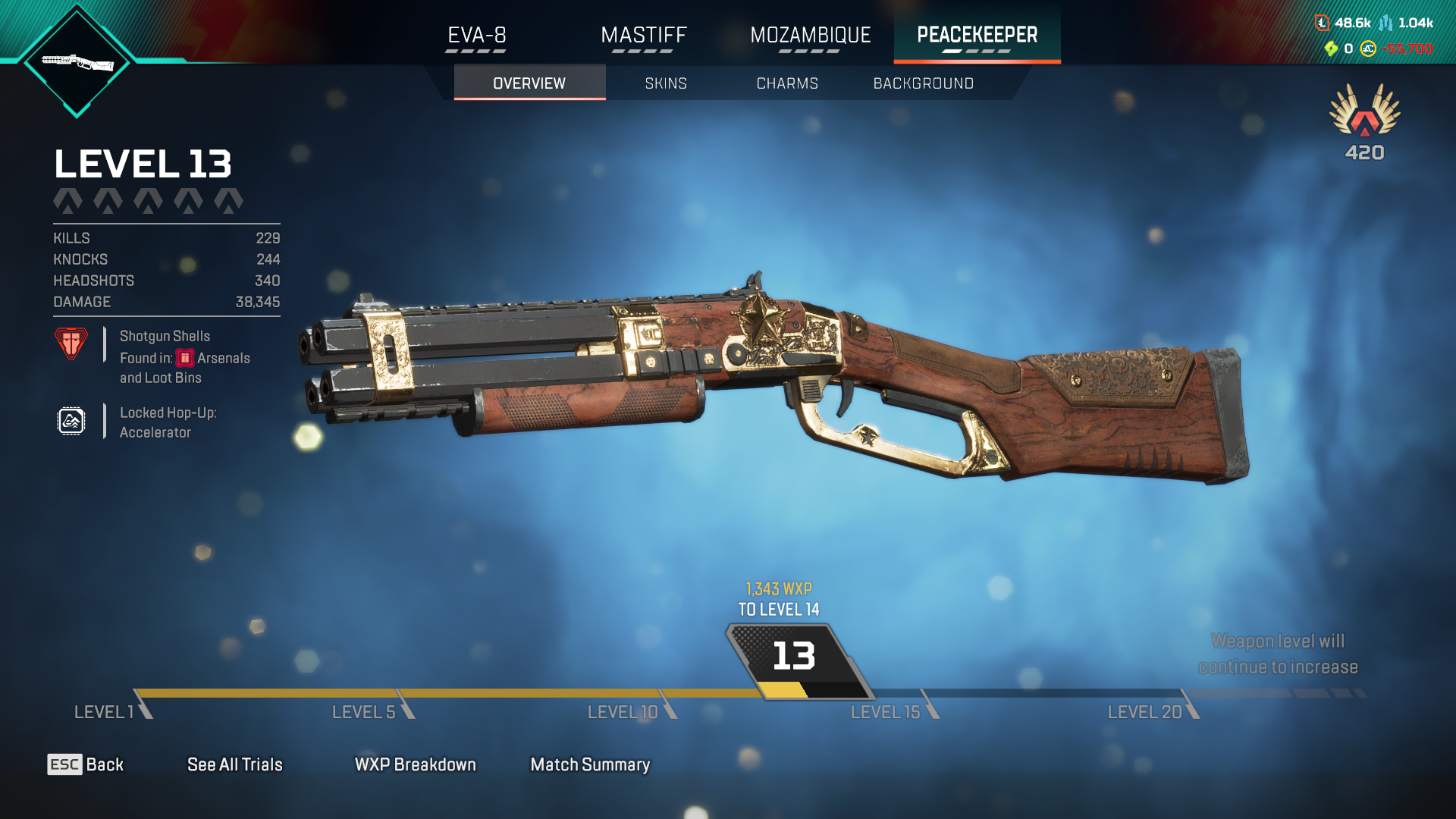This screenshot has height=819, width=1456.
Task: Click the 420 account level badge
Action: 1364,123
